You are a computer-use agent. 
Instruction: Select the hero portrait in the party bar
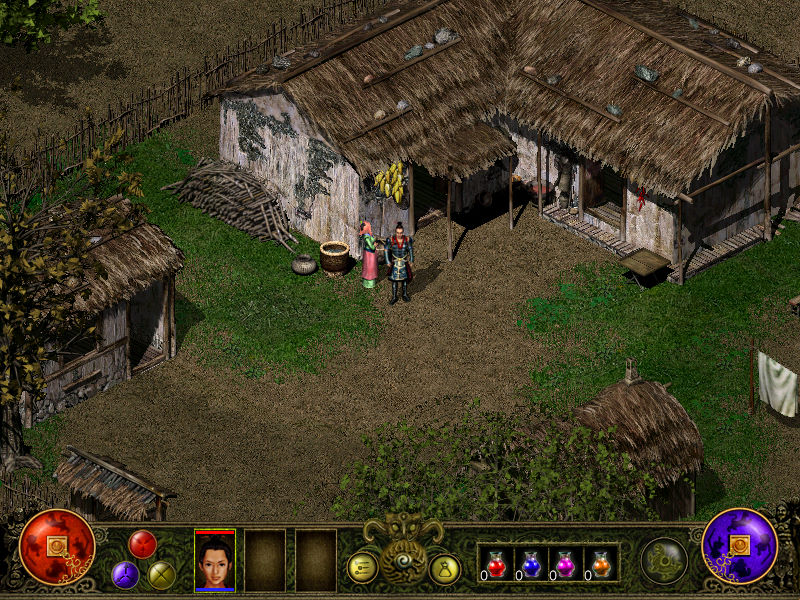[215, 561]
